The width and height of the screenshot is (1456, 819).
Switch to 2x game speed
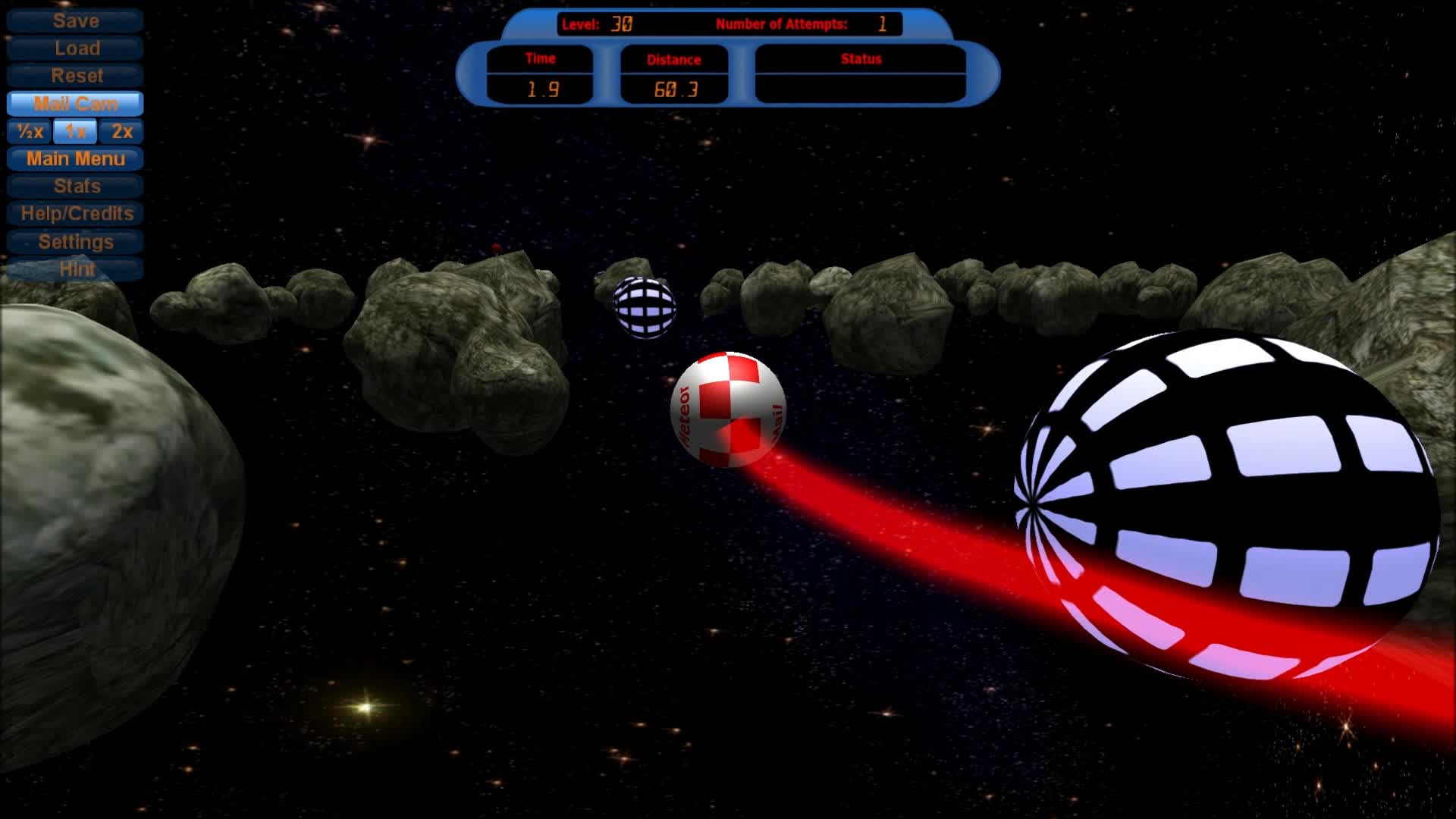(120, 131)
